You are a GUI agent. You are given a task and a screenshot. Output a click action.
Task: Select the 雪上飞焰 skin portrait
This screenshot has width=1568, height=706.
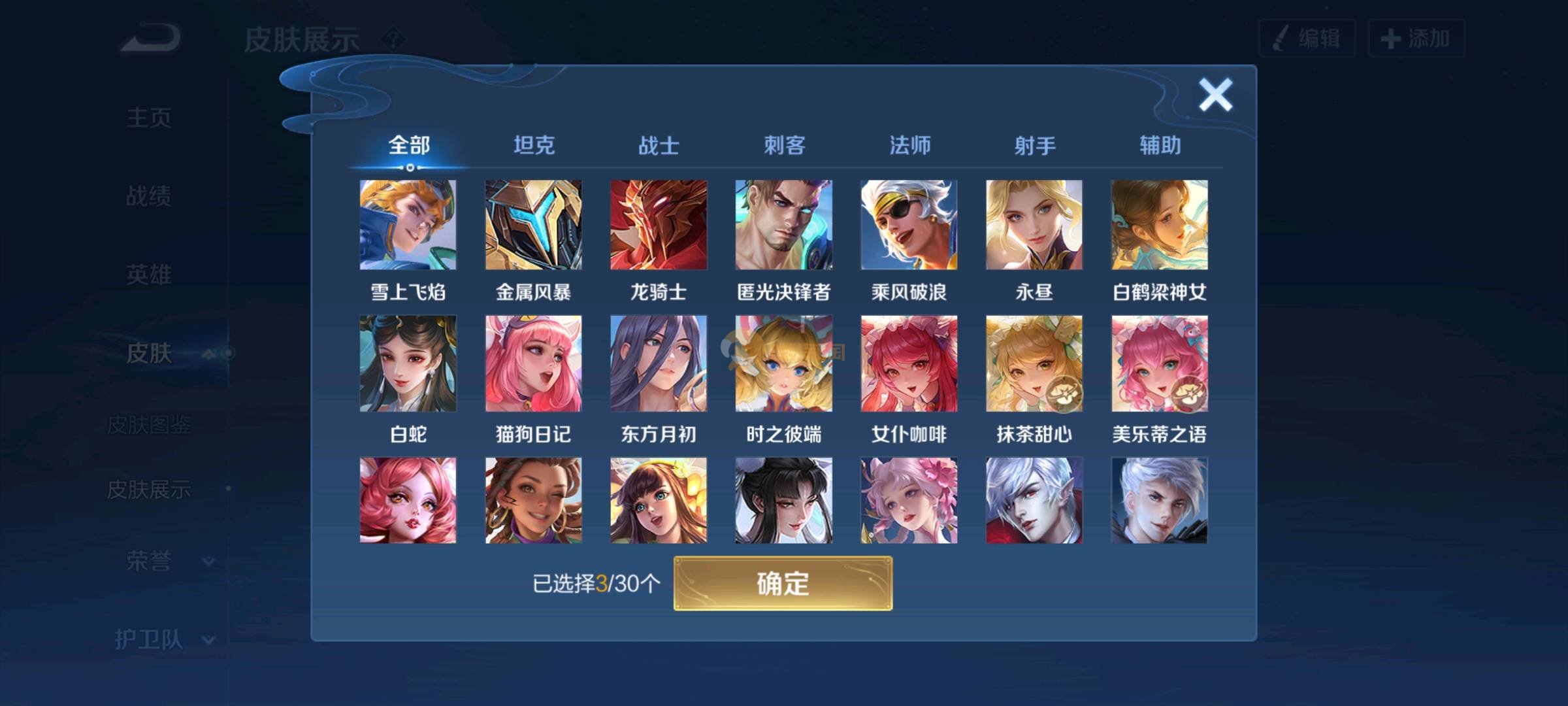[408, 225]
